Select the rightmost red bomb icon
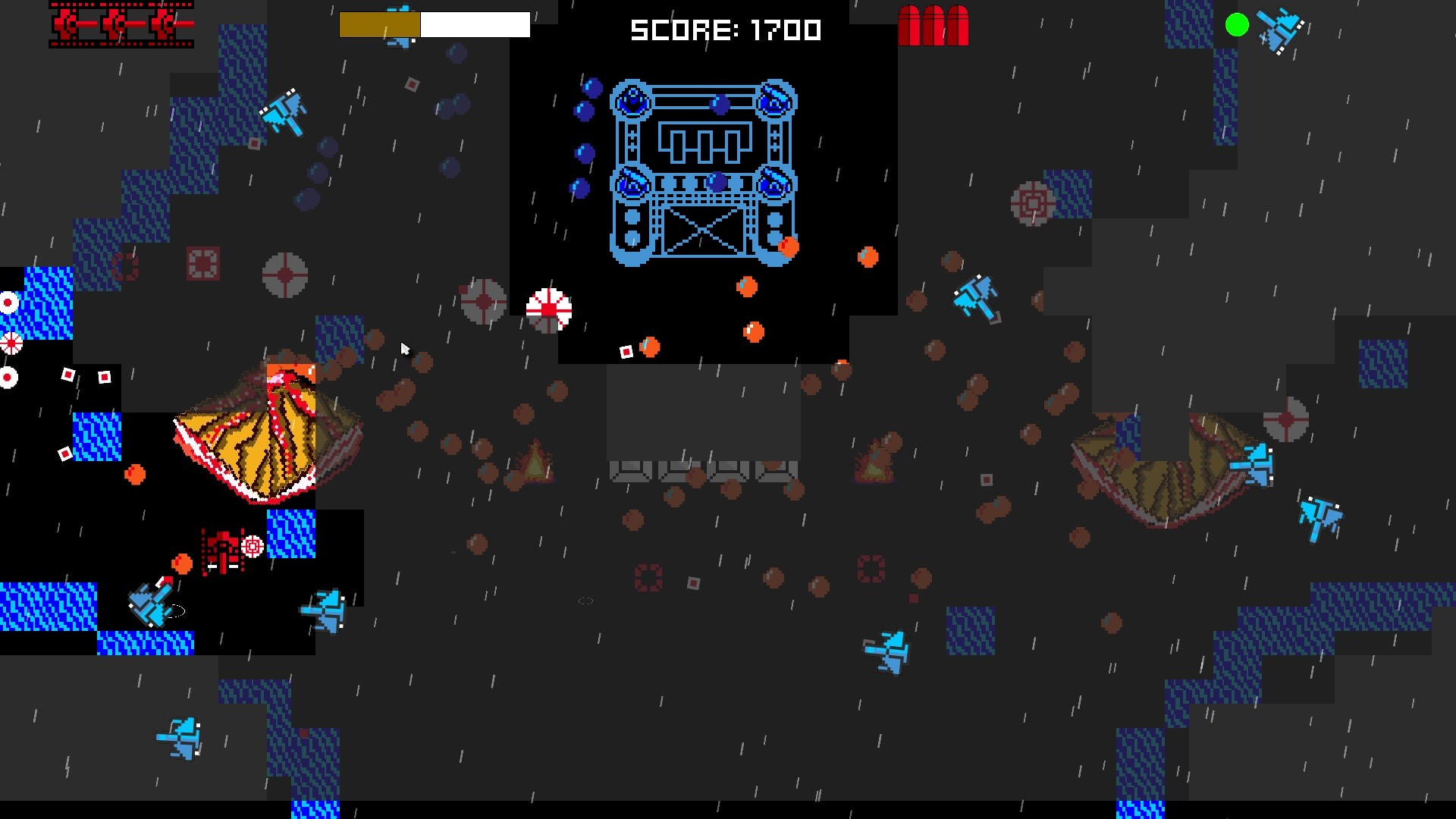The width and height of the screenshot is (1456, 819). point(958,24)
